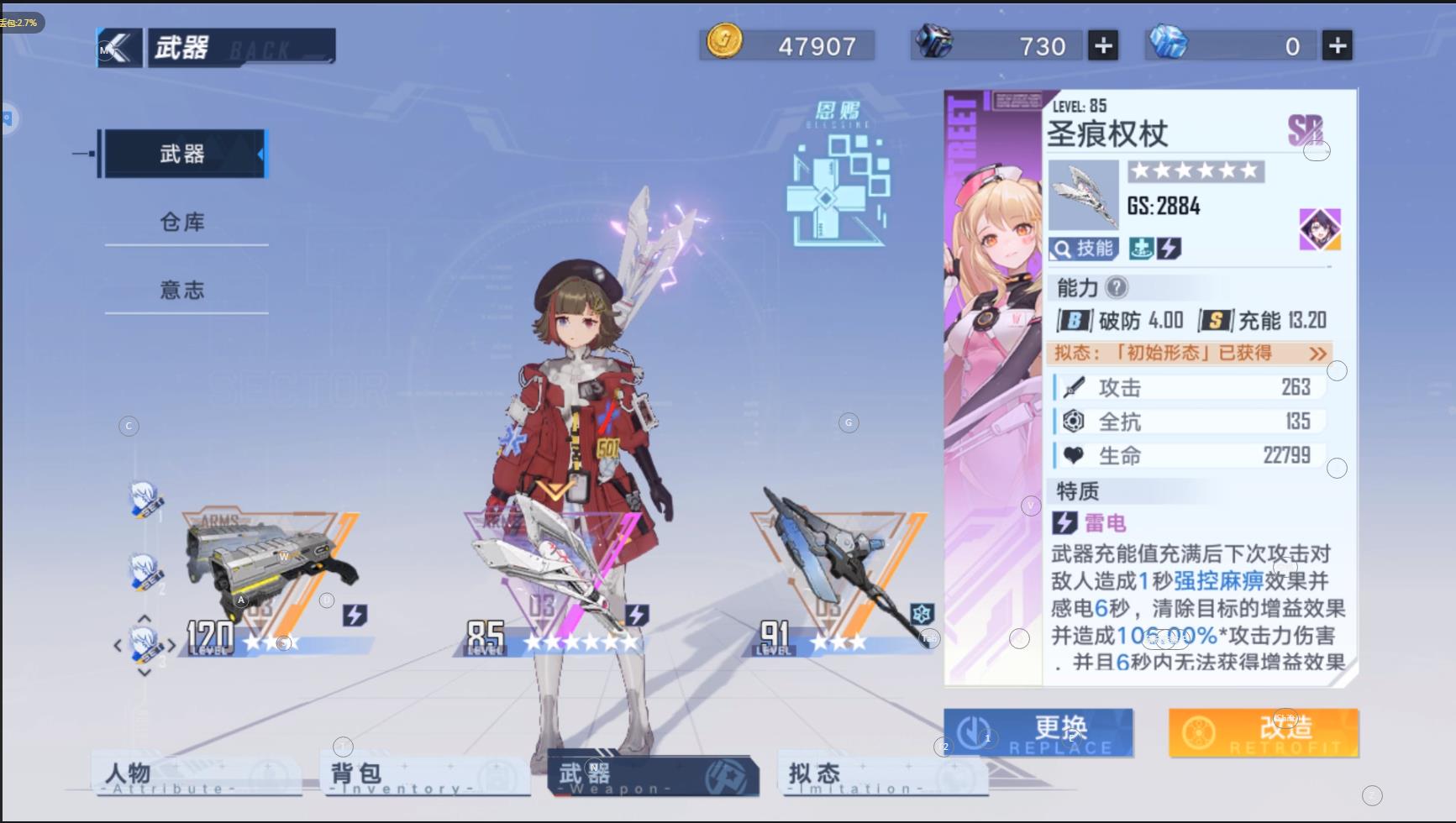The height and width of the screenshot is (823, 1456).
Task: Switch to the 背包 Inventory tab
Action: [x=424, y=776]
